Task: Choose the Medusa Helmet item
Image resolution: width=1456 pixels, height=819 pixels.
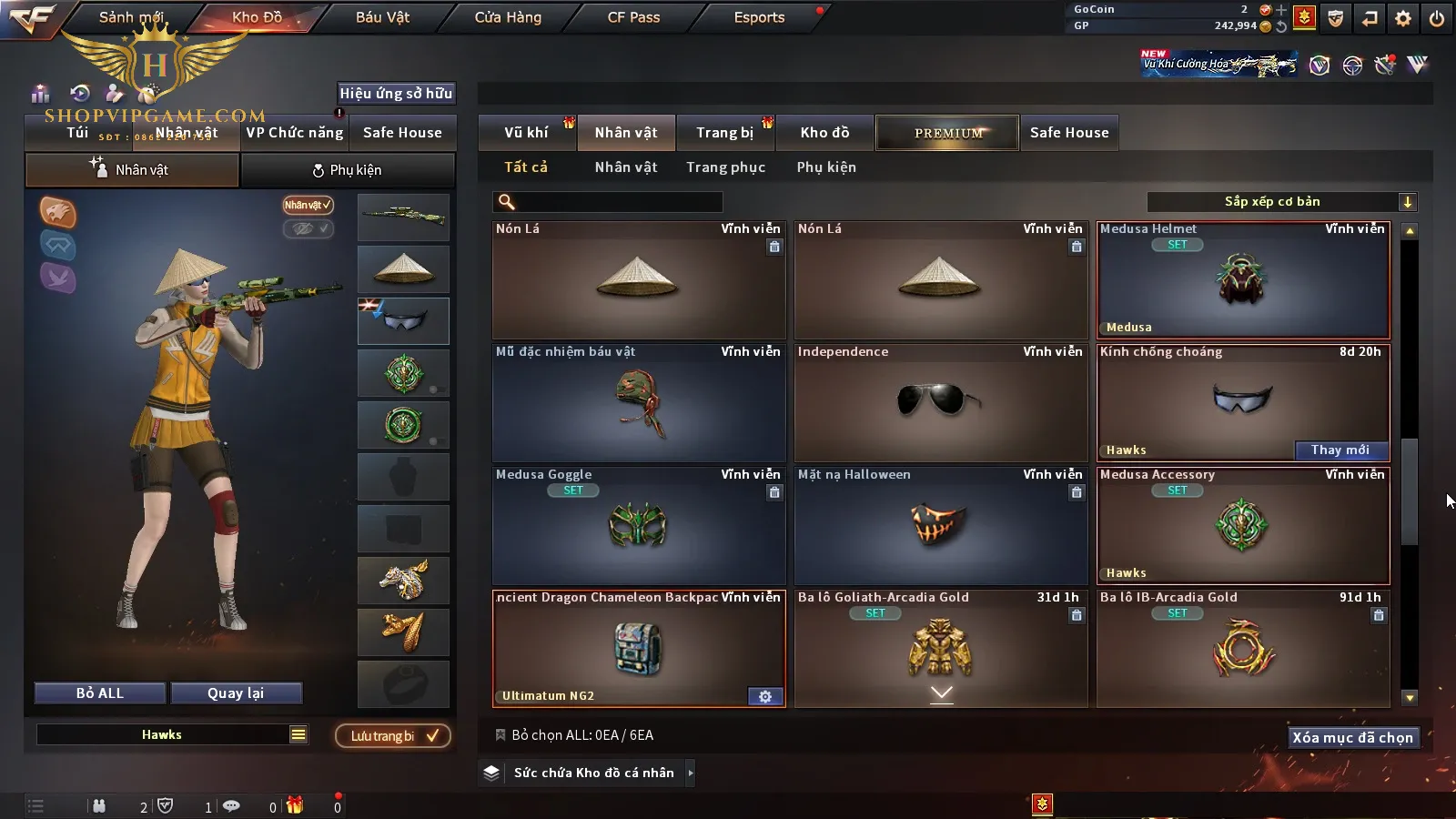Action: click(x=1243, y=280)
